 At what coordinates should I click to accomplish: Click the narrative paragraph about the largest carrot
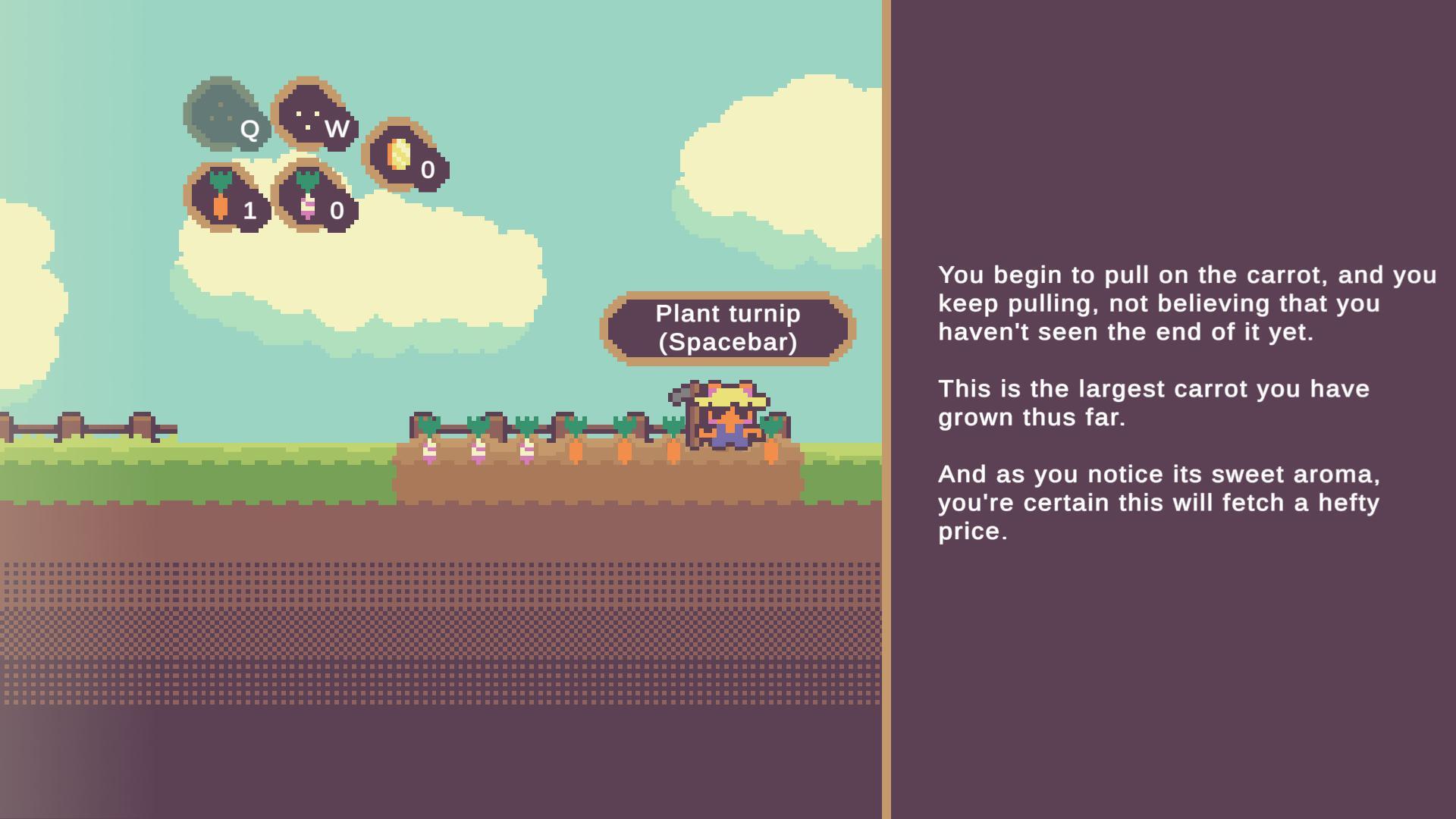point(1153,402)
